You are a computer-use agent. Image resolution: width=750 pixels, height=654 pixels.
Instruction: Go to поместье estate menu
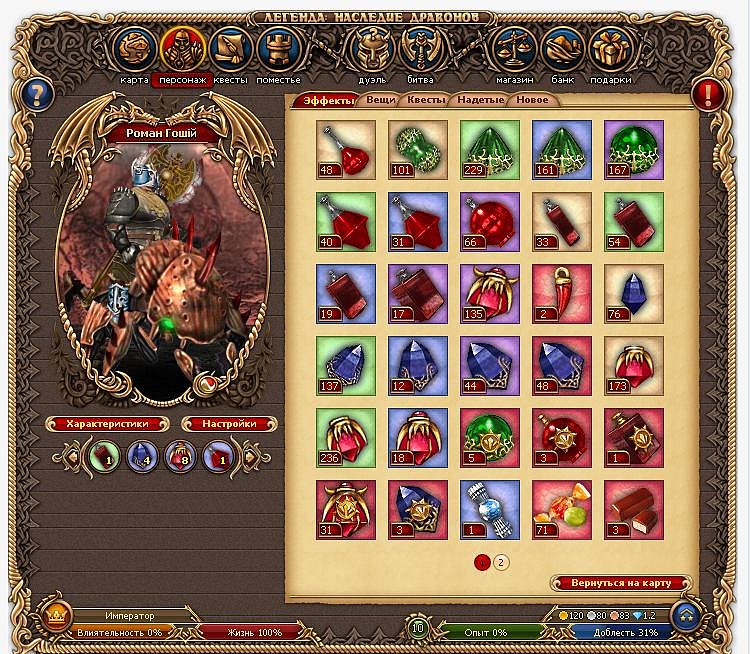click(277, 49)
